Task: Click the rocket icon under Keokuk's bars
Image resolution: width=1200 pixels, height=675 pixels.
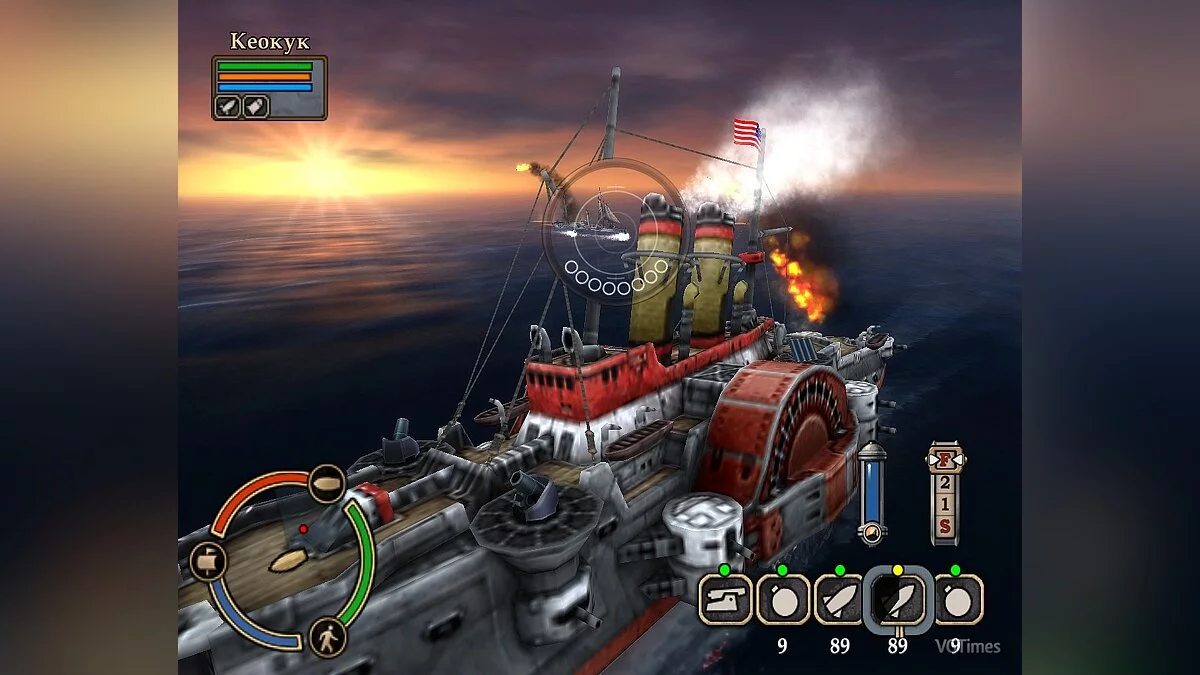Action: pos(229,106)
